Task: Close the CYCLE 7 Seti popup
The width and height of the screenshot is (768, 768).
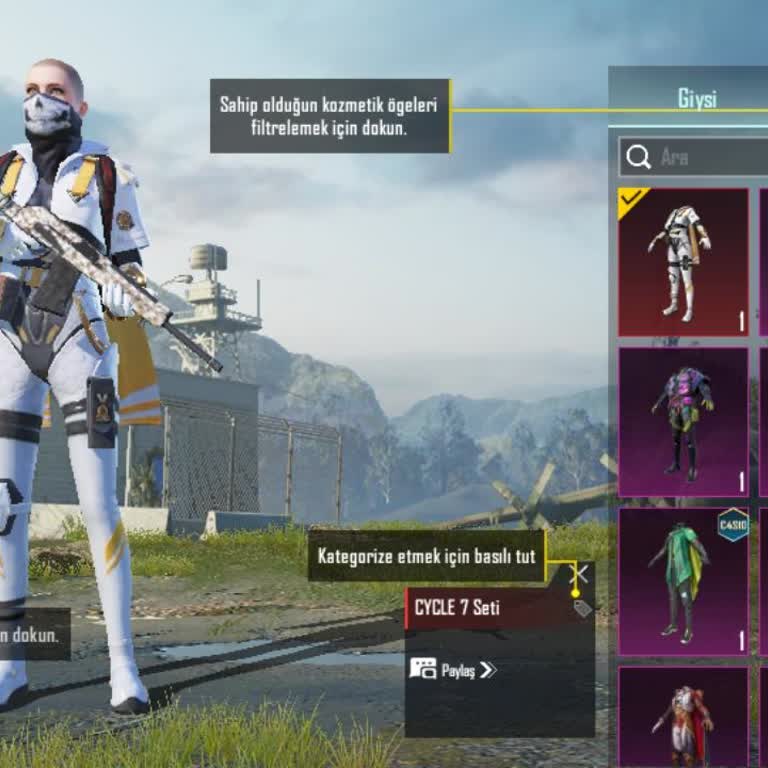Action: click(579, 574)
